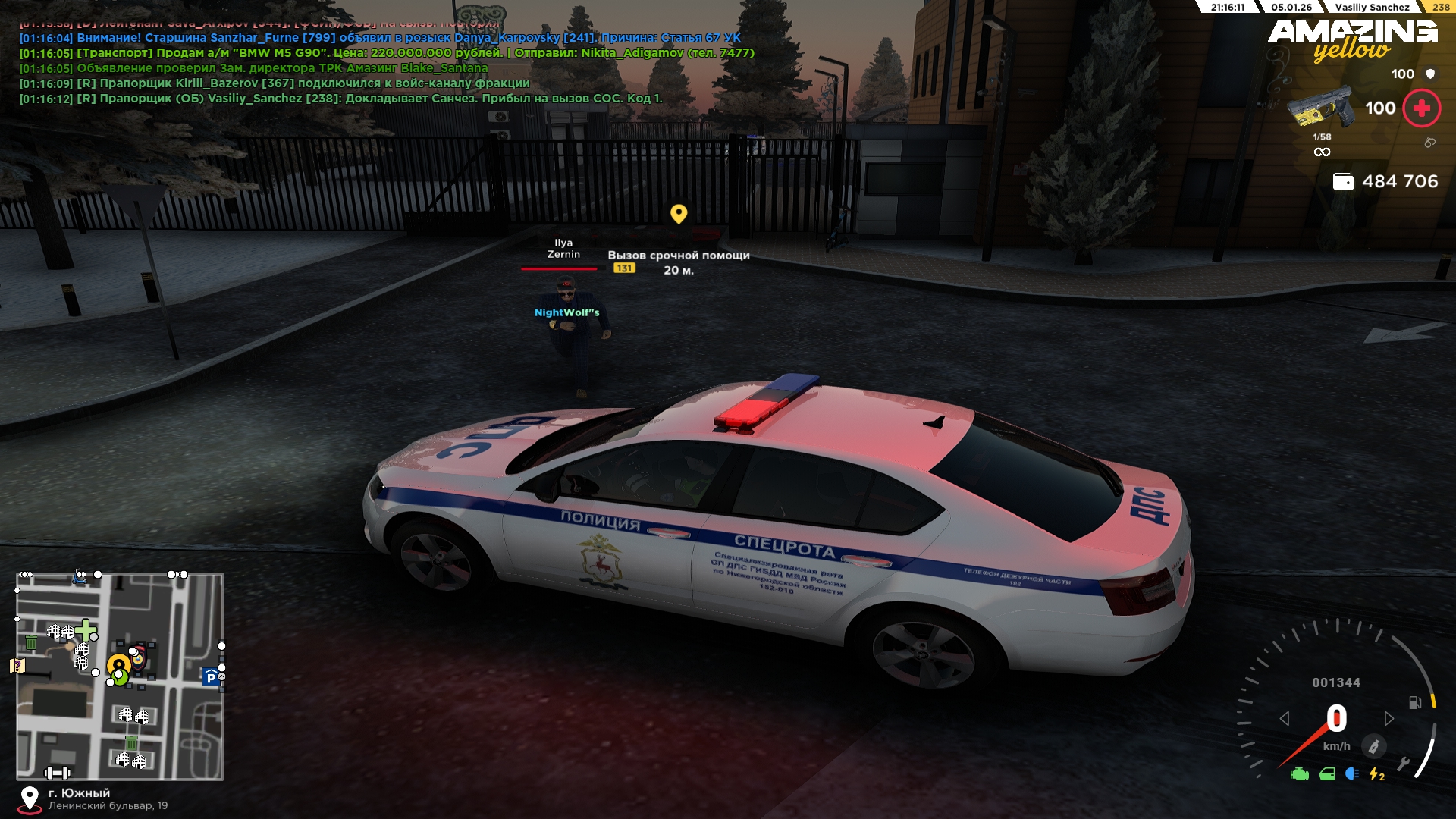Viewport: 1456px width, 819px height.
Task: Click the question-mark map icon on minimap
Action: [x=17, y=666]
